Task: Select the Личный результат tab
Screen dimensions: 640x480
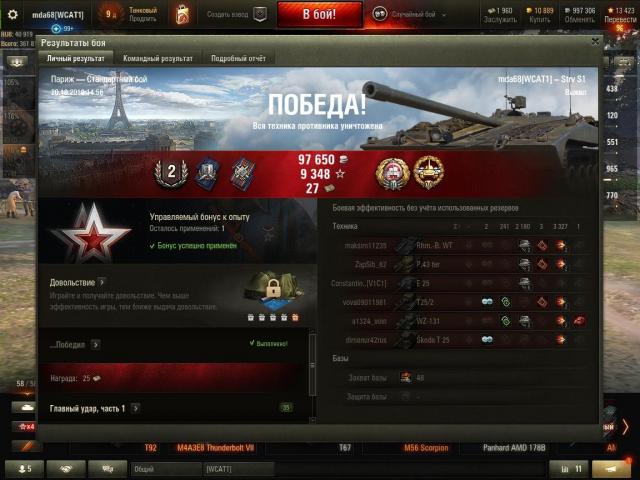Action: pos(76,59)
